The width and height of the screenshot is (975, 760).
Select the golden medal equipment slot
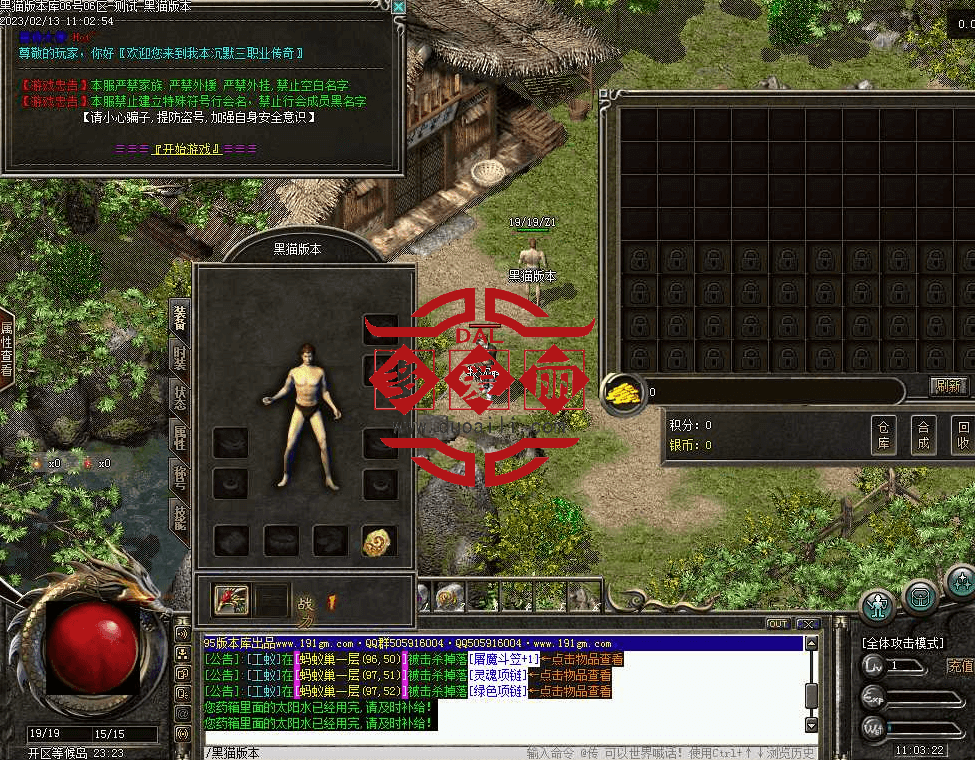[379, 541]
